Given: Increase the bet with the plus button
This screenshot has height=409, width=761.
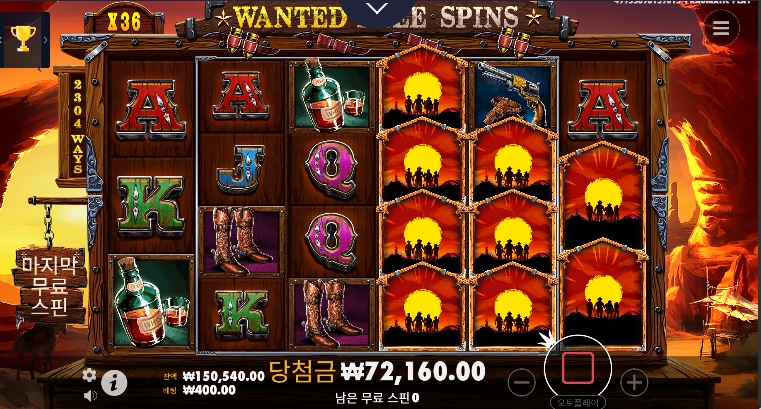Looking at the screenshot, I should [x=634, y=381].
